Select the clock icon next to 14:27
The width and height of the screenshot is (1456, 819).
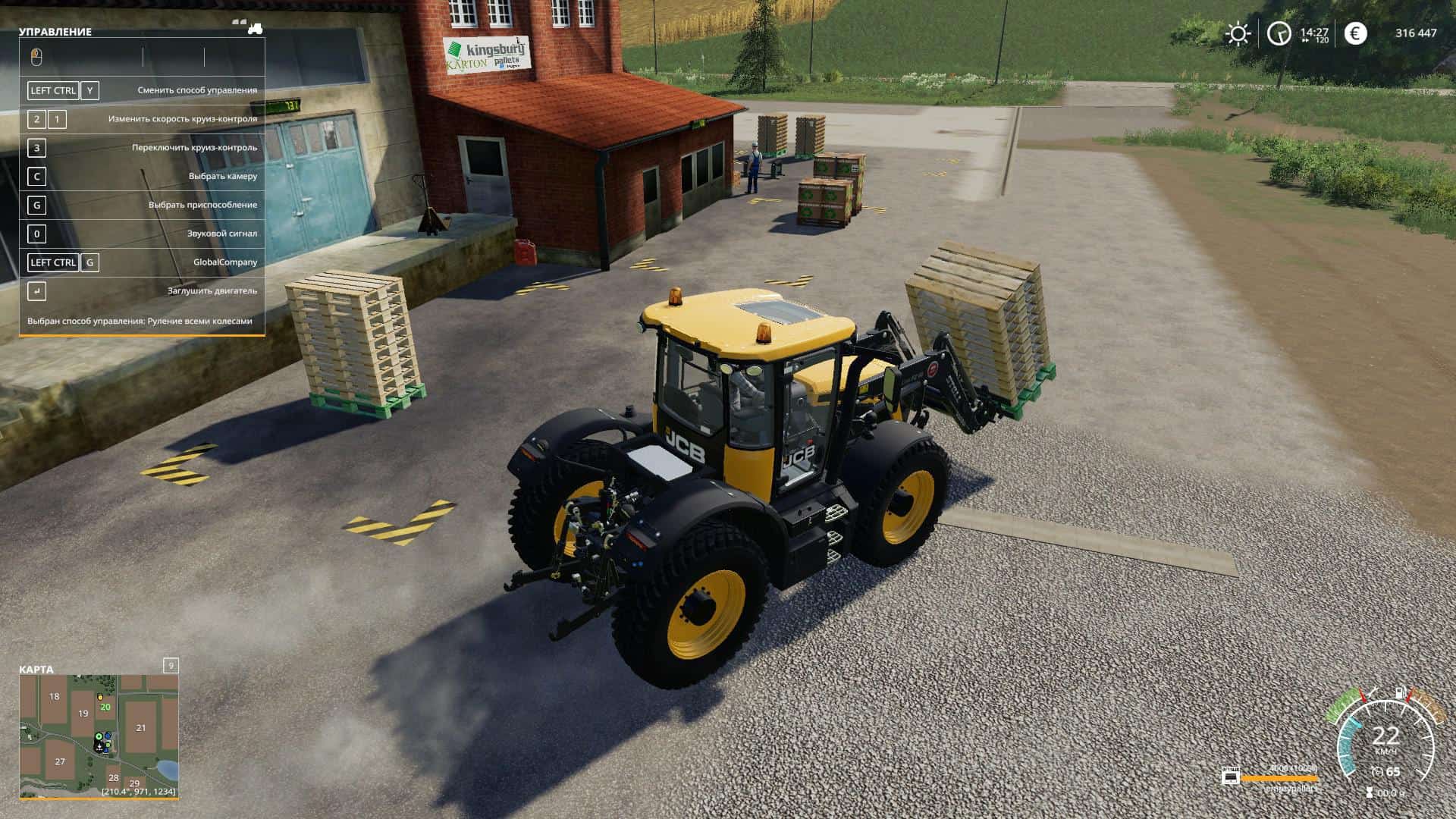pyautogui.click(x=1279, y=33)
